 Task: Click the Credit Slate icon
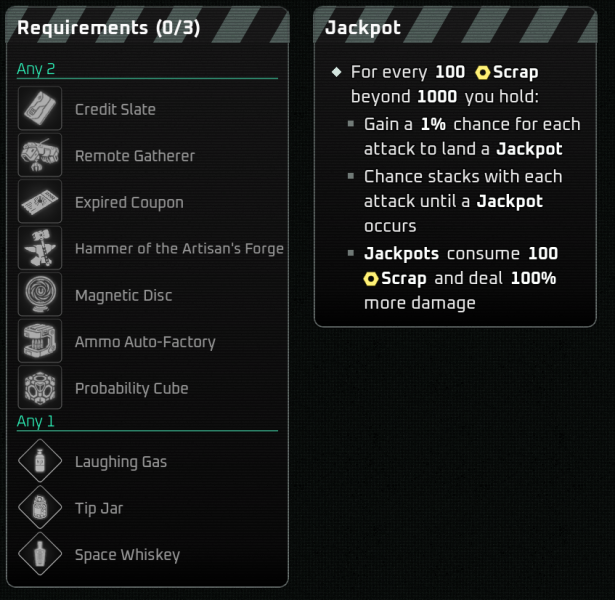40,109
